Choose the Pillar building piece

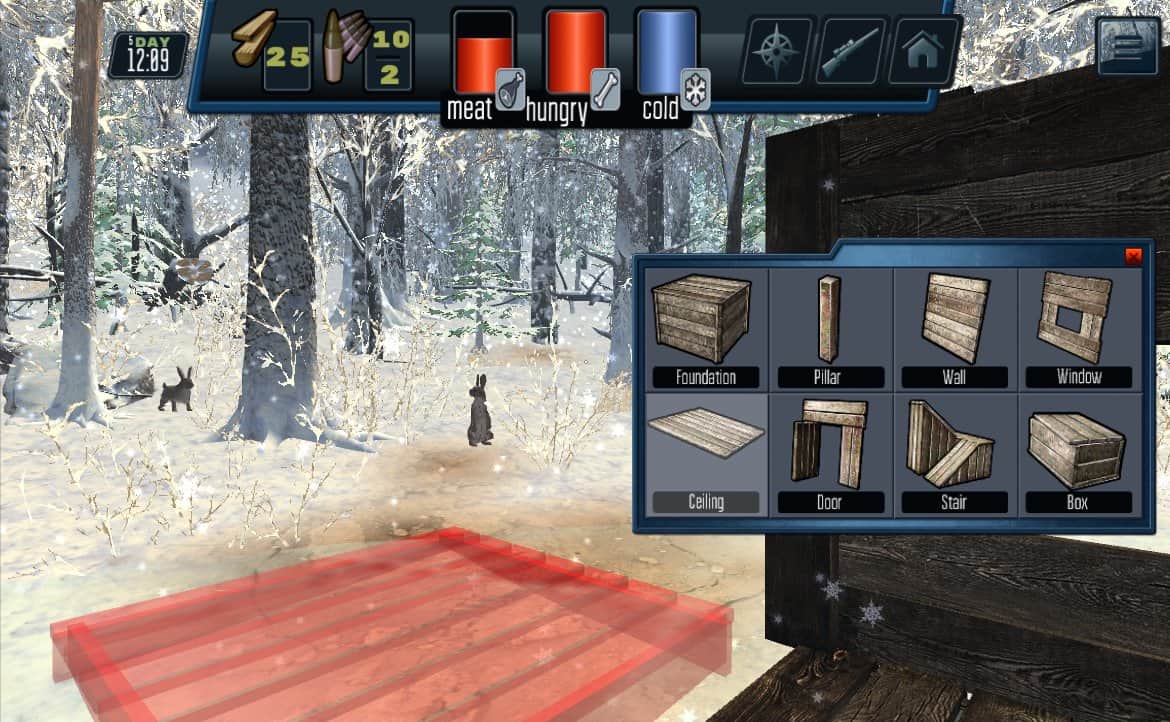(x=829, y=328)
